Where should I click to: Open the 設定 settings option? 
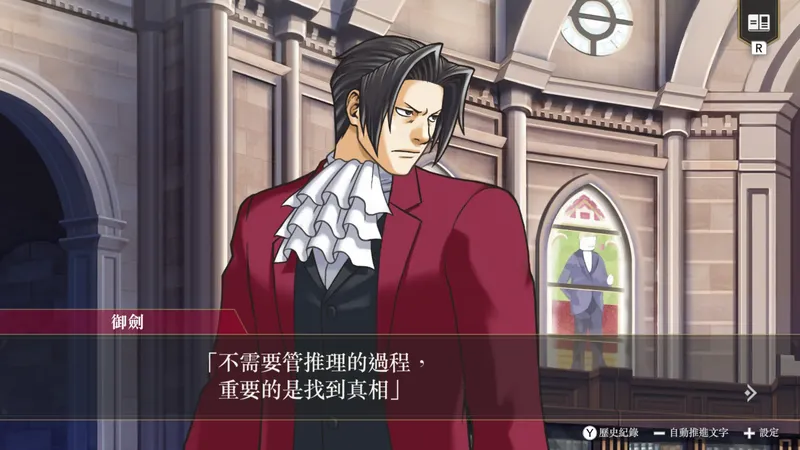pos(761,433)
